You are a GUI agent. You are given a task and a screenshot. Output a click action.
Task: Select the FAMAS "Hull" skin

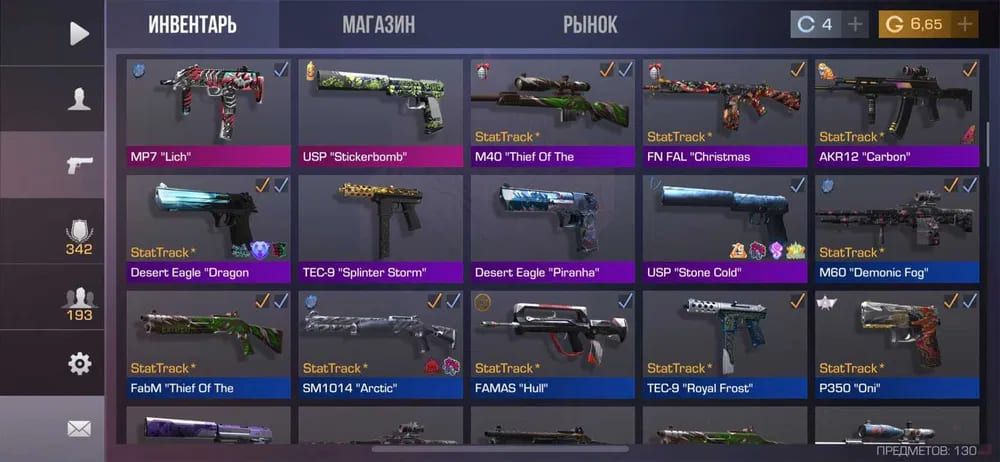(552, 344)
